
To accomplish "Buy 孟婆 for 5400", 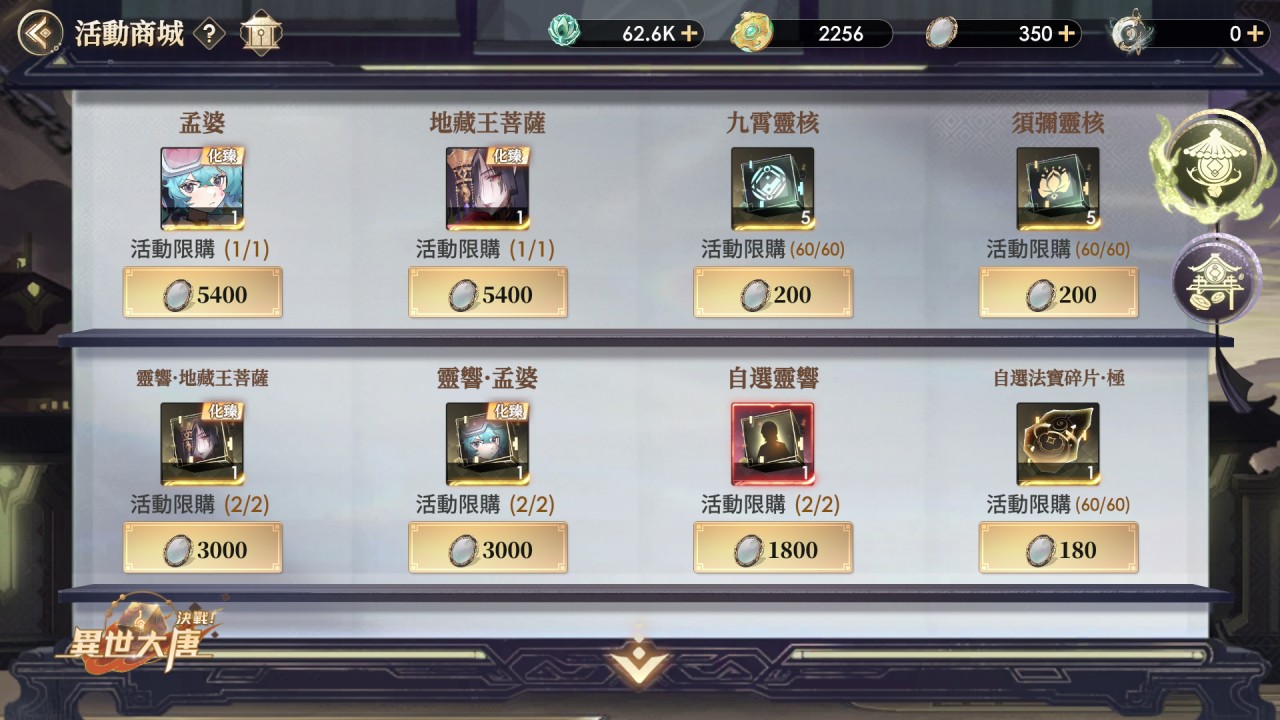I will pyautogui.click(x=203, y=294).
